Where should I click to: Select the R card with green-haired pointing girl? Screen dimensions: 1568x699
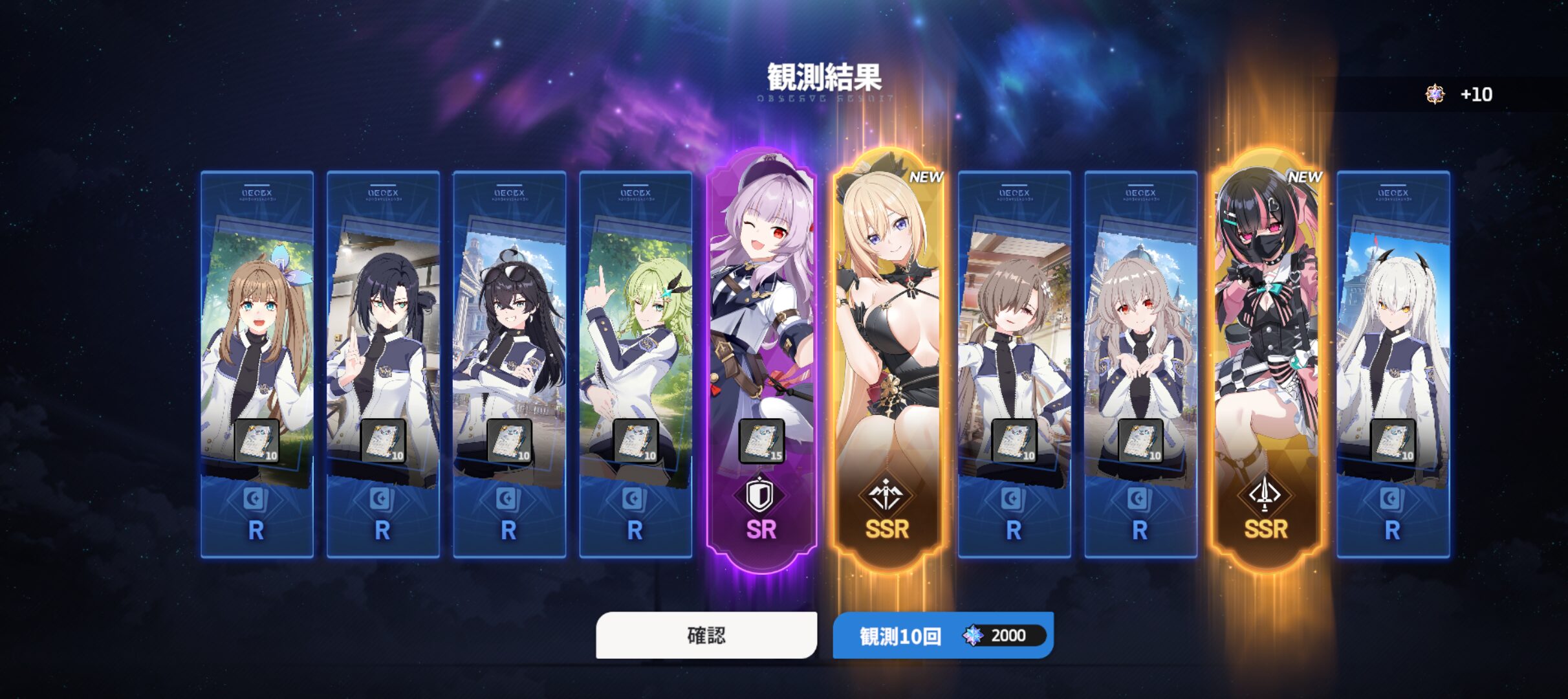[x=635, y=362]
